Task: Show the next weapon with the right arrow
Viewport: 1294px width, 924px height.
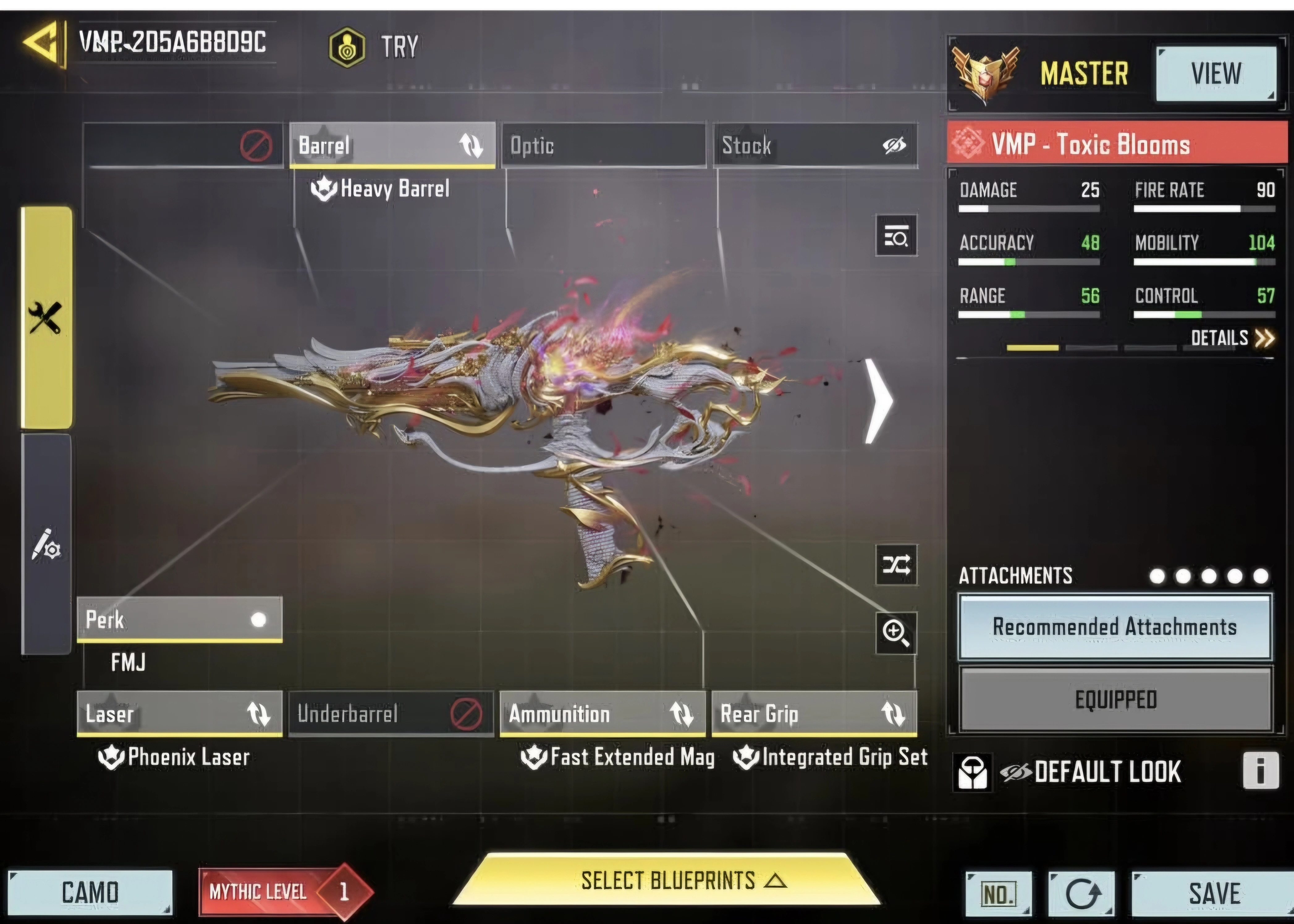Action: pos(878,401)
